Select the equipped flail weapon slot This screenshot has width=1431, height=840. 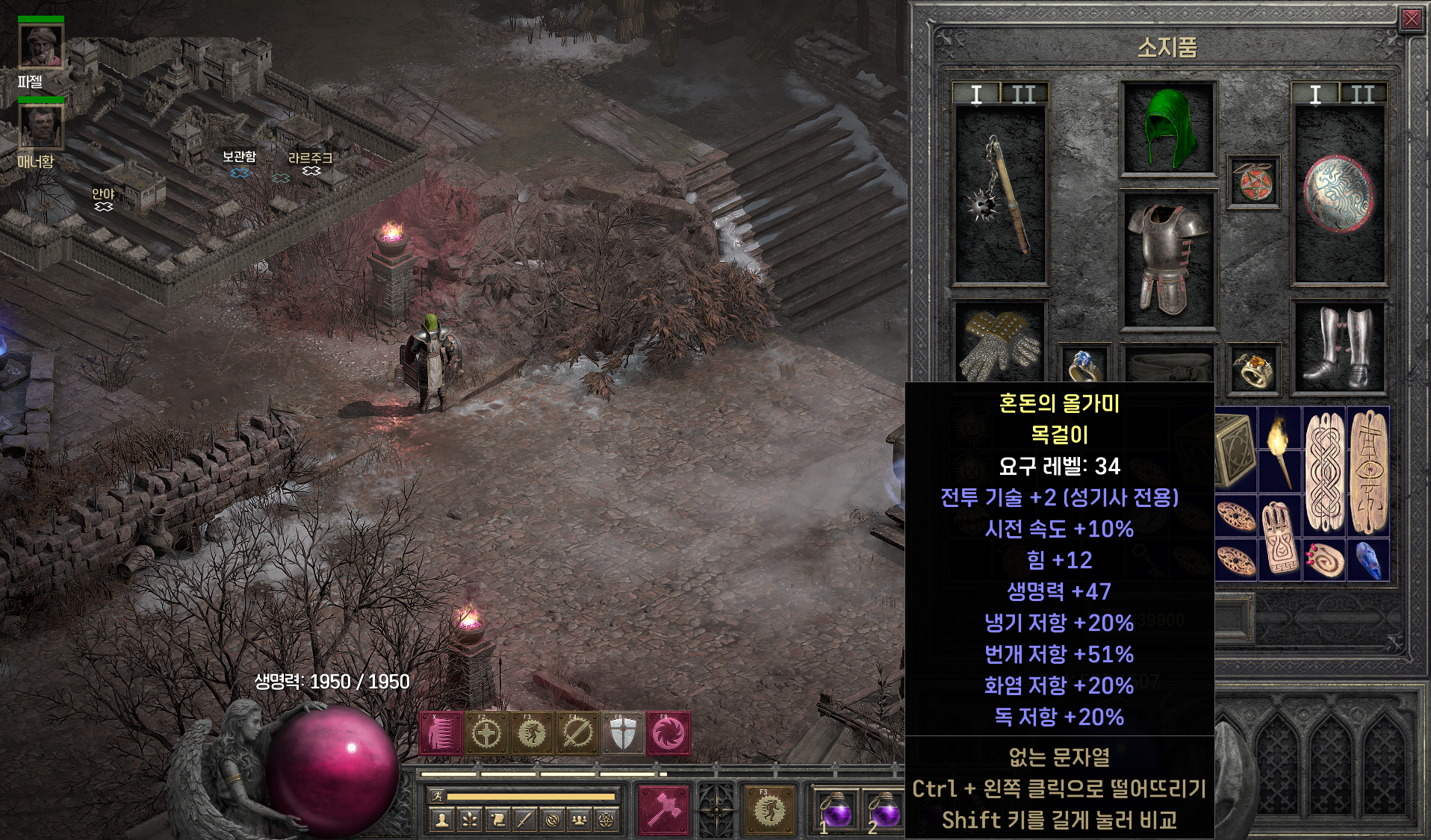click(999, 194)
